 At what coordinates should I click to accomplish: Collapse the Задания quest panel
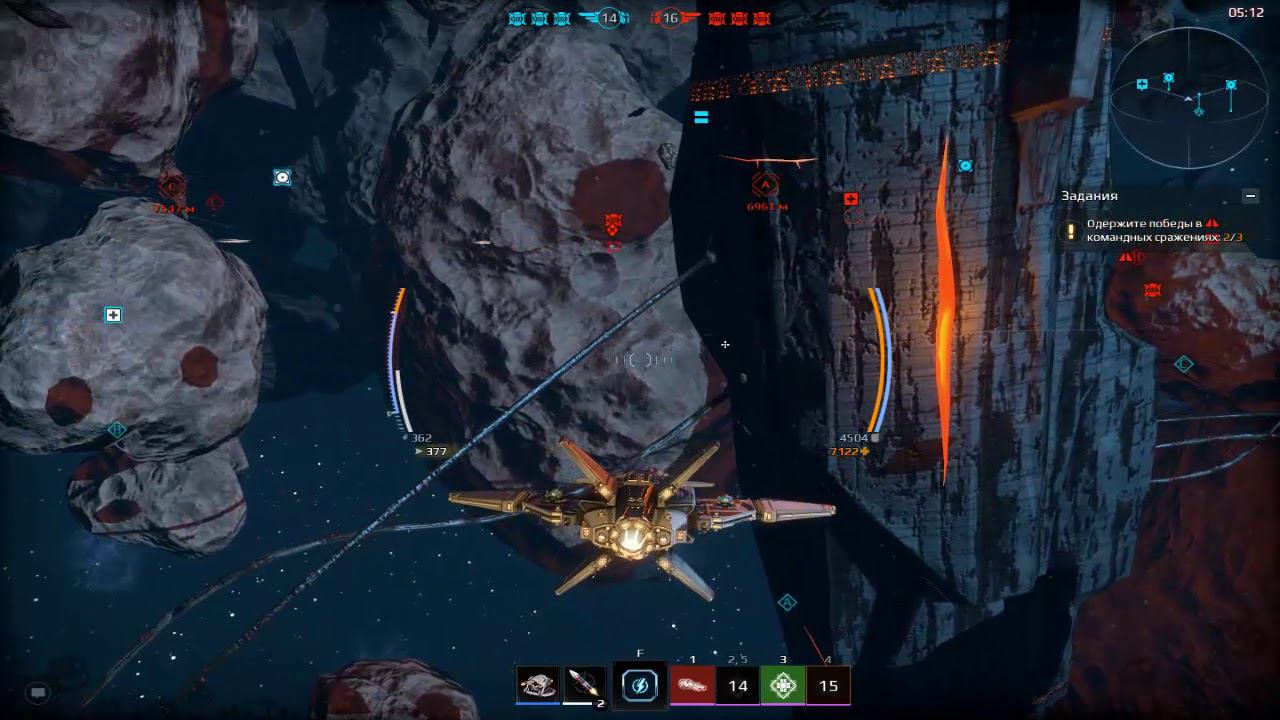tap(1250, 196)
